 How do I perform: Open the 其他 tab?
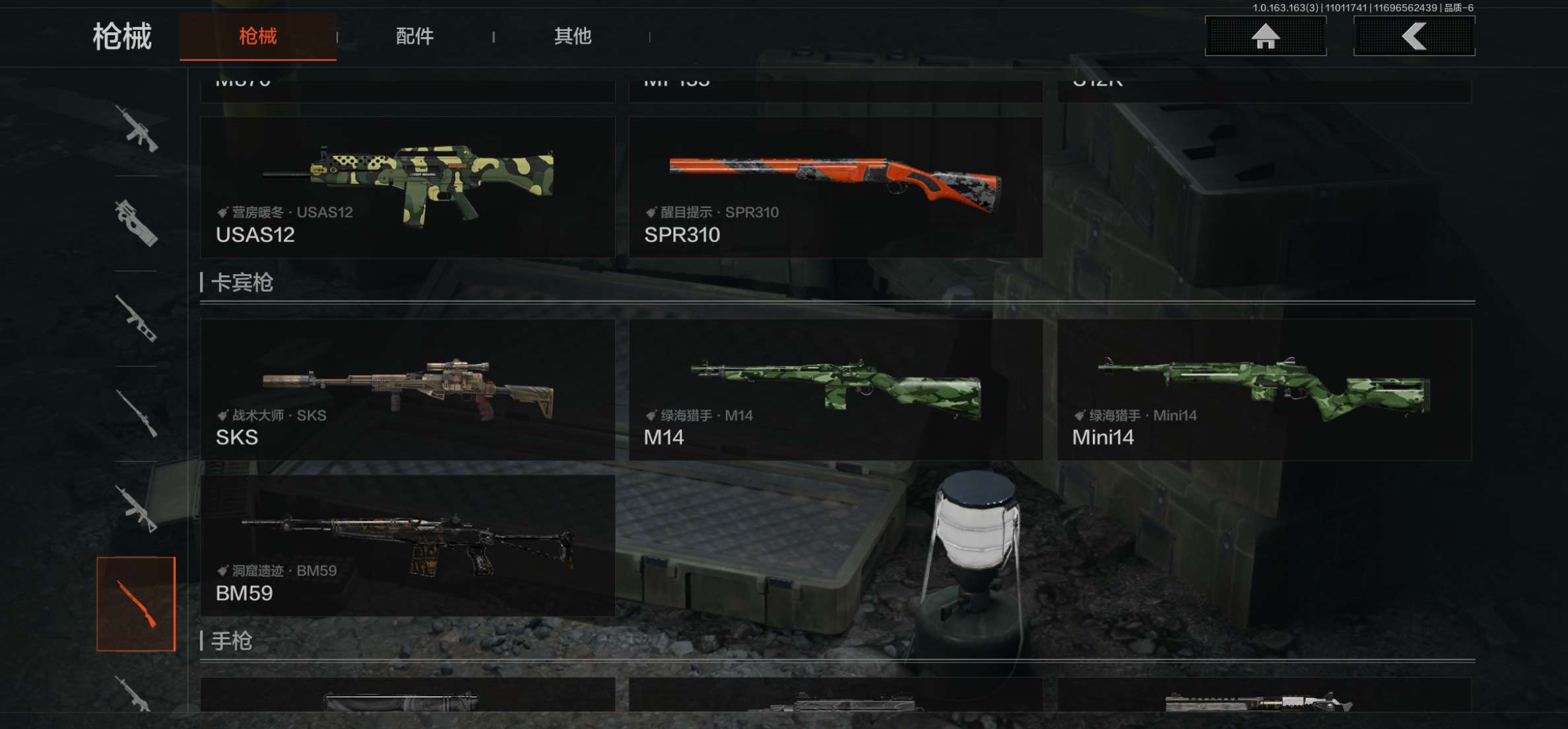[x=572, y=36]
